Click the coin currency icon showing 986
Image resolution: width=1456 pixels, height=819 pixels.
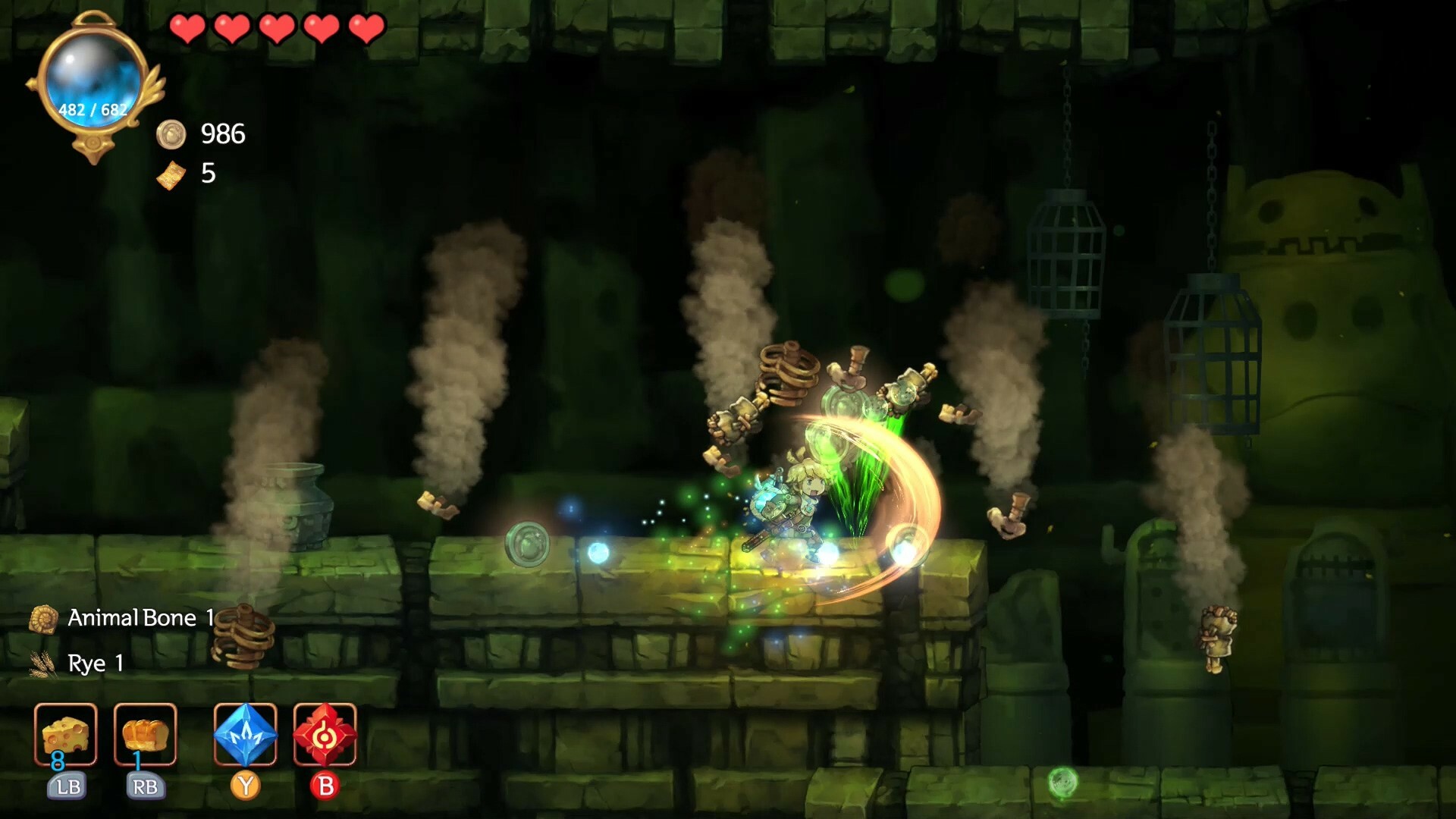[173, 135]
